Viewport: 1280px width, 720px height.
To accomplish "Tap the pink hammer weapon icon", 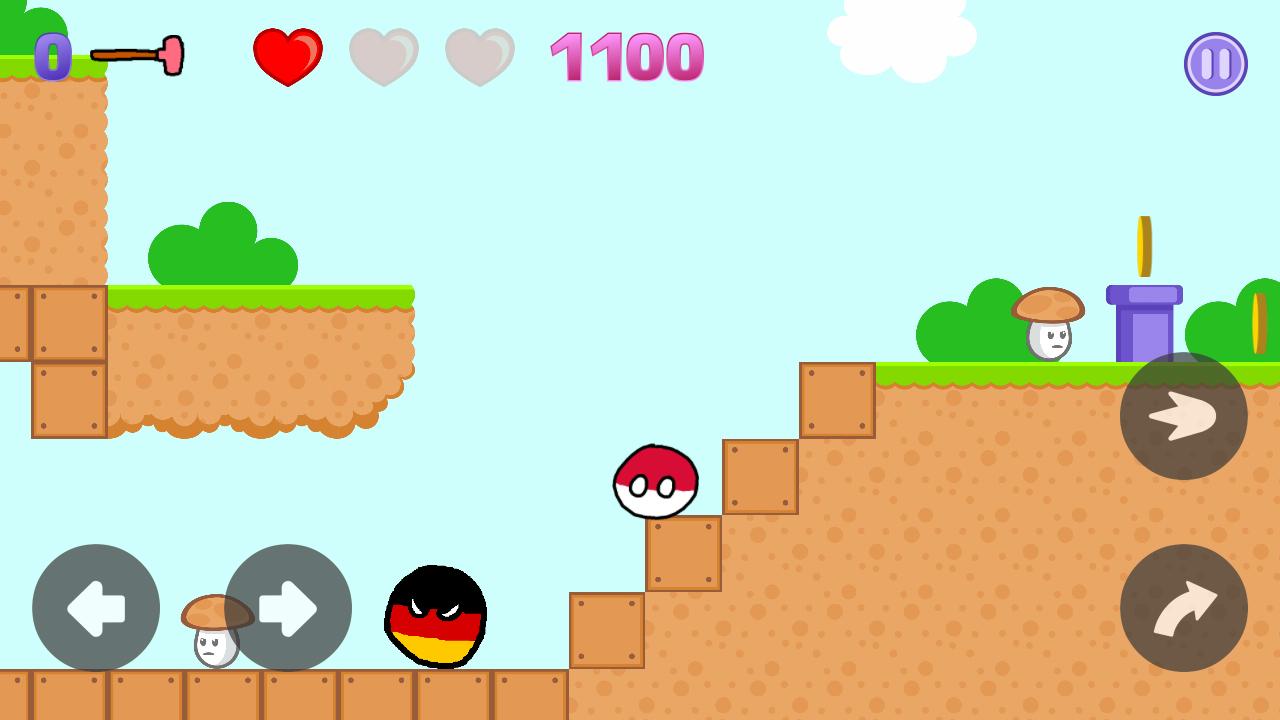I will (137, 55).
